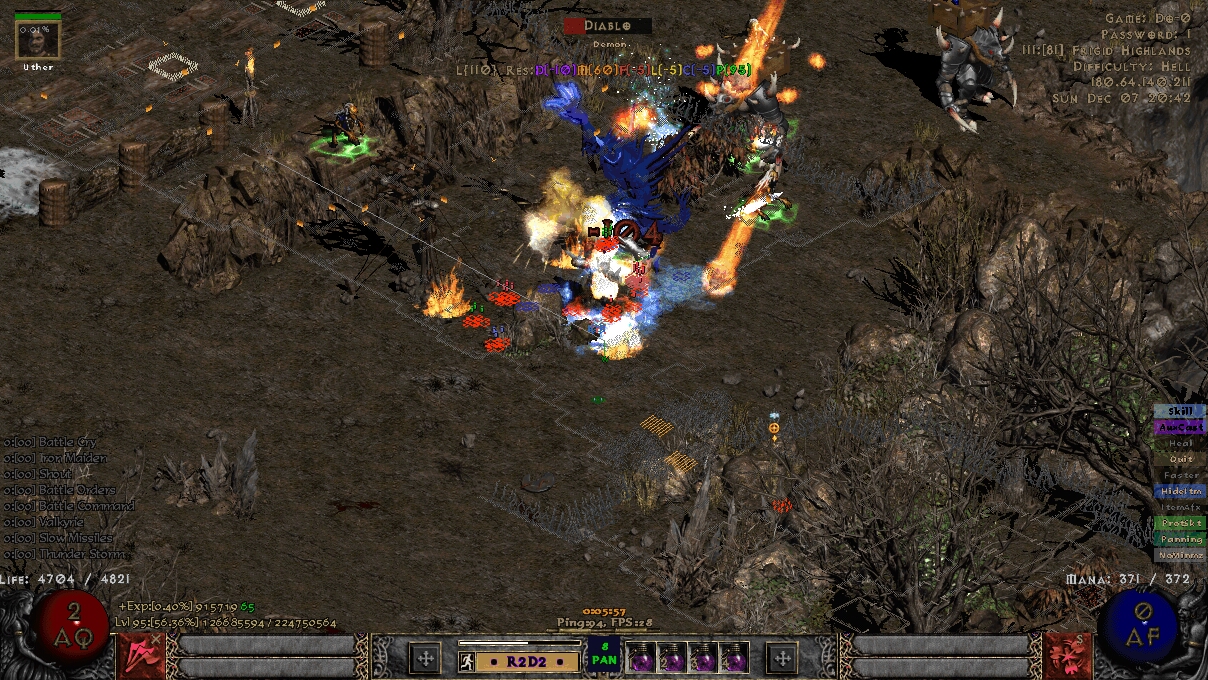The image size is (1208, 680).
Task: Toggle the run/walk icon
Action: pos(466,660)
